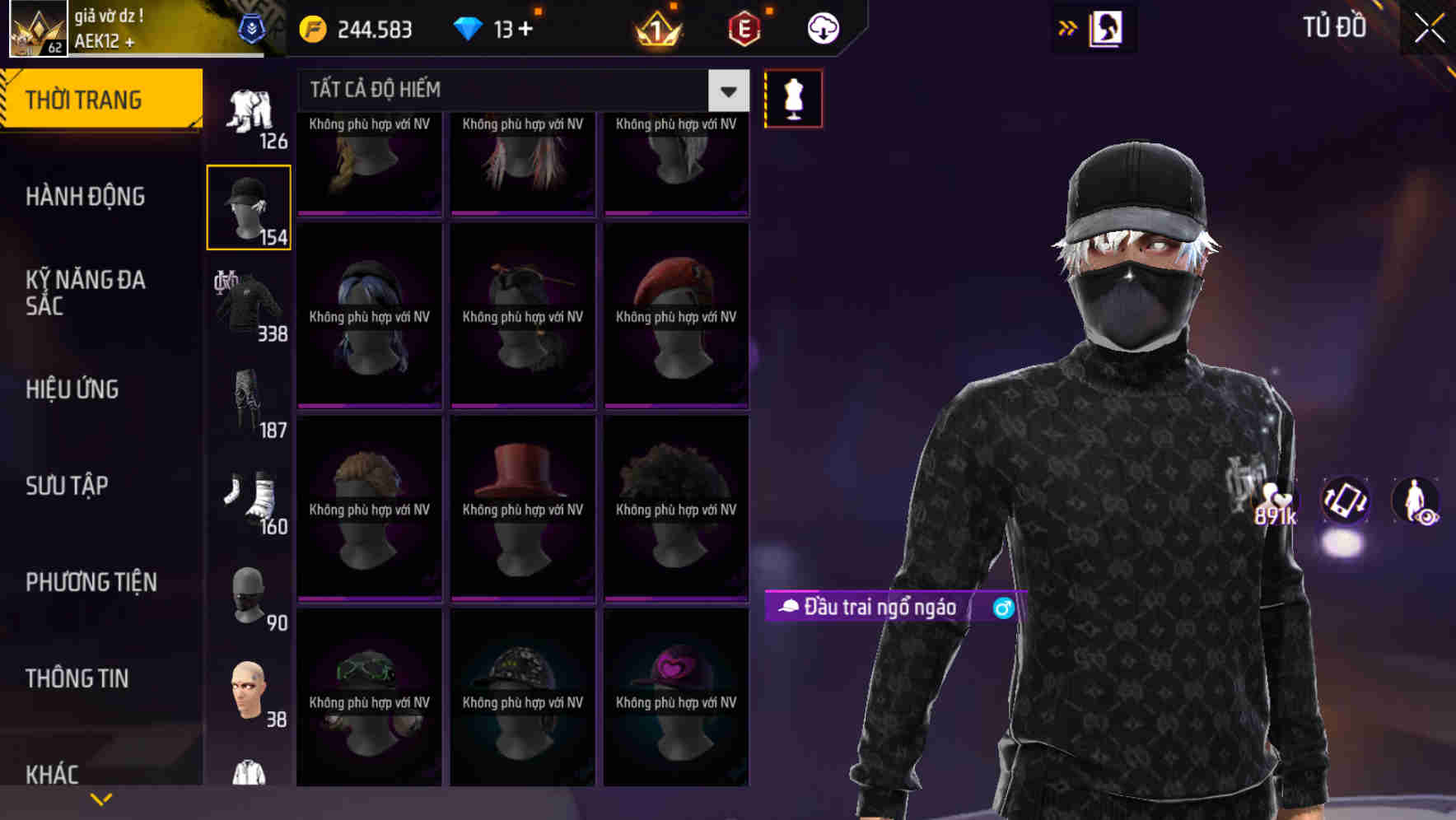Collapse the left menu with the yellow chevron
Viewport: 1456px width, 820px height.
[x=101, y=798]
